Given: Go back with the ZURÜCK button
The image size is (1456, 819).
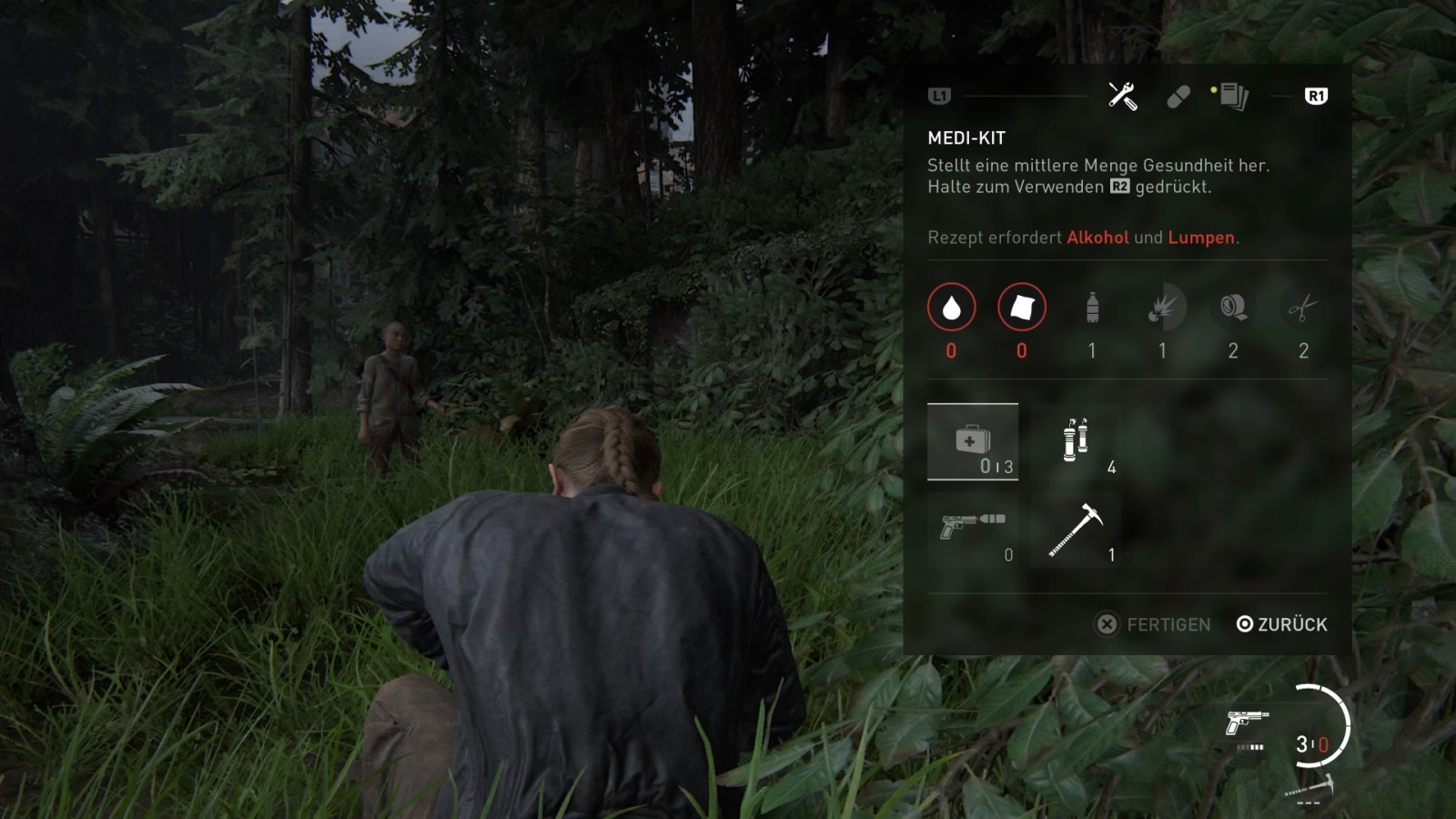Looking at the screenshot, I should pyautogui.click(x=1282, y=624).
